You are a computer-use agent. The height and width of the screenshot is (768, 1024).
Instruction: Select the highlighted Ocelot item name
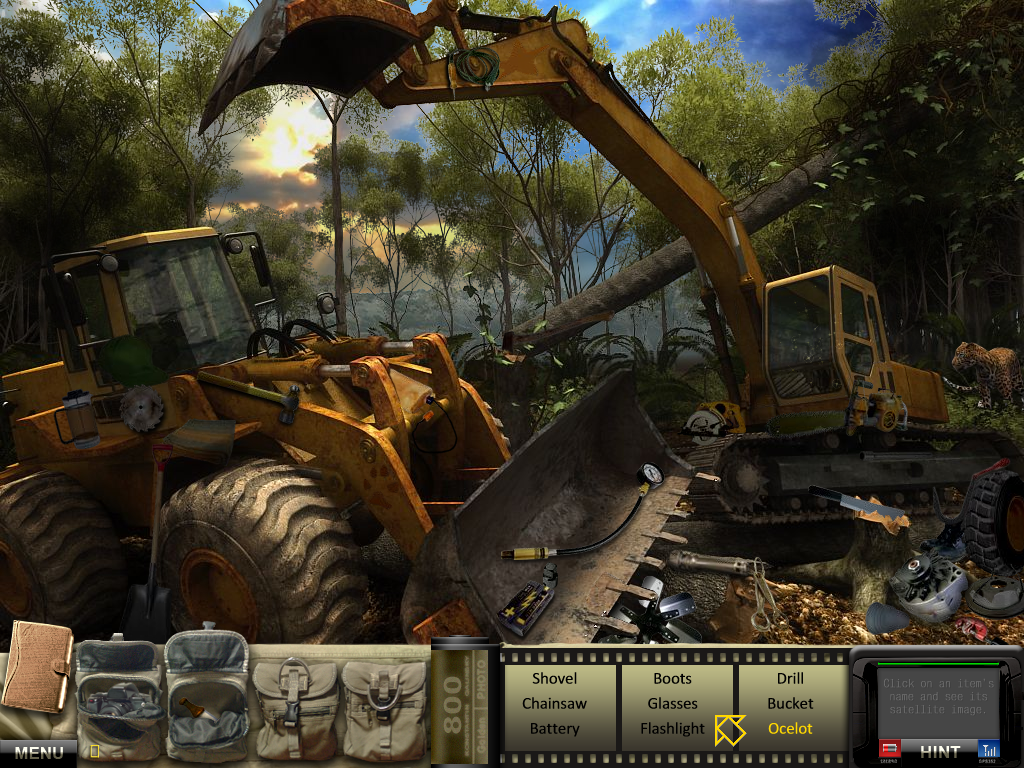(790, 728)
